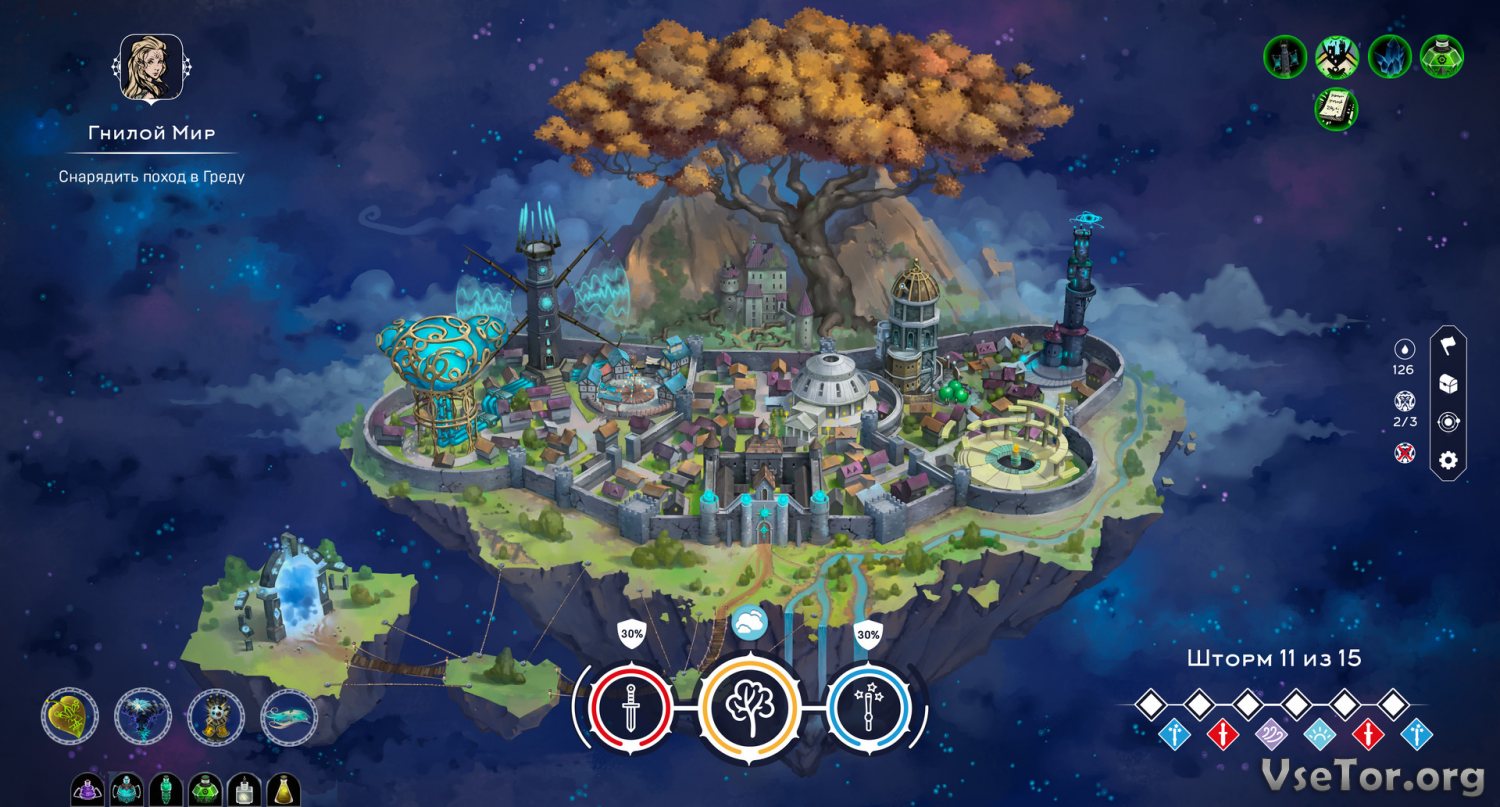The height and width of the screenshot is (807, 1500).
Task: Pick the yellow flask potion slot
Action: tap(284, 791)
